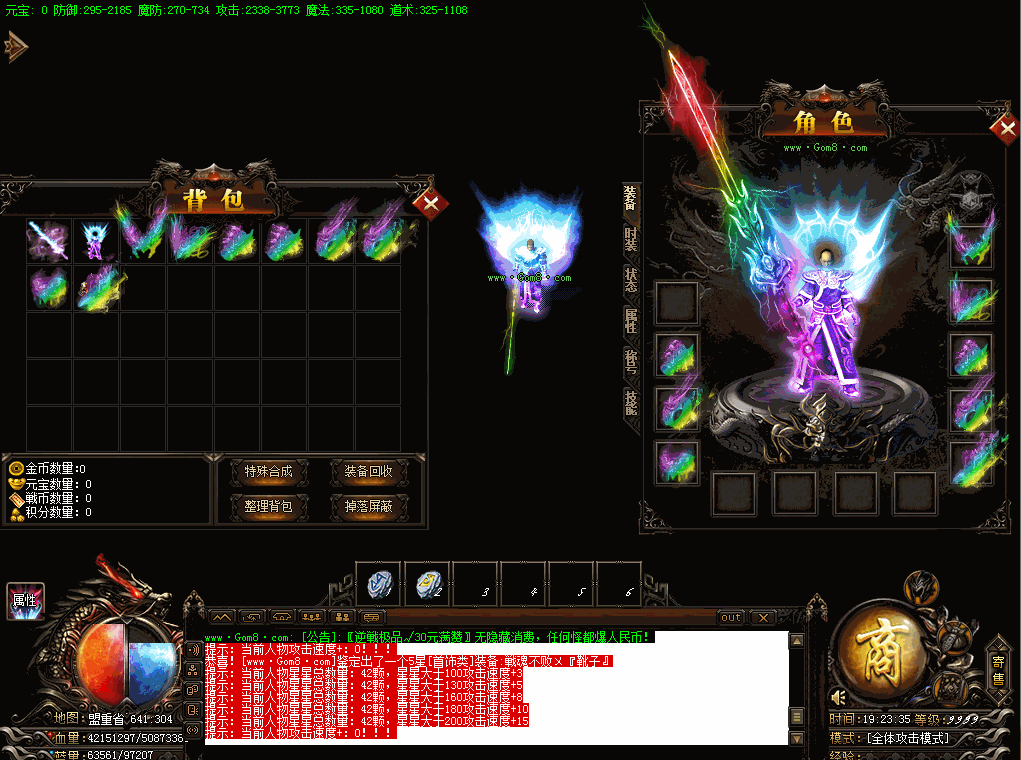Open 特殊合成 special synthesis
Screen dimensions: 1021x760
pos(268,471)
